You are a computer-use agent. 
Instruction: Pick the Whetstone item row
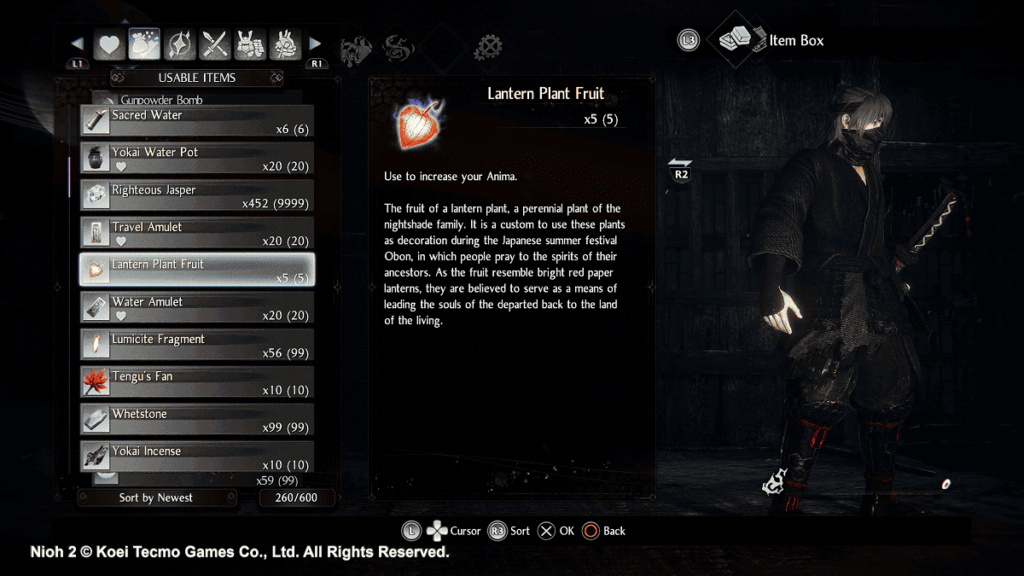coord(197,420)
